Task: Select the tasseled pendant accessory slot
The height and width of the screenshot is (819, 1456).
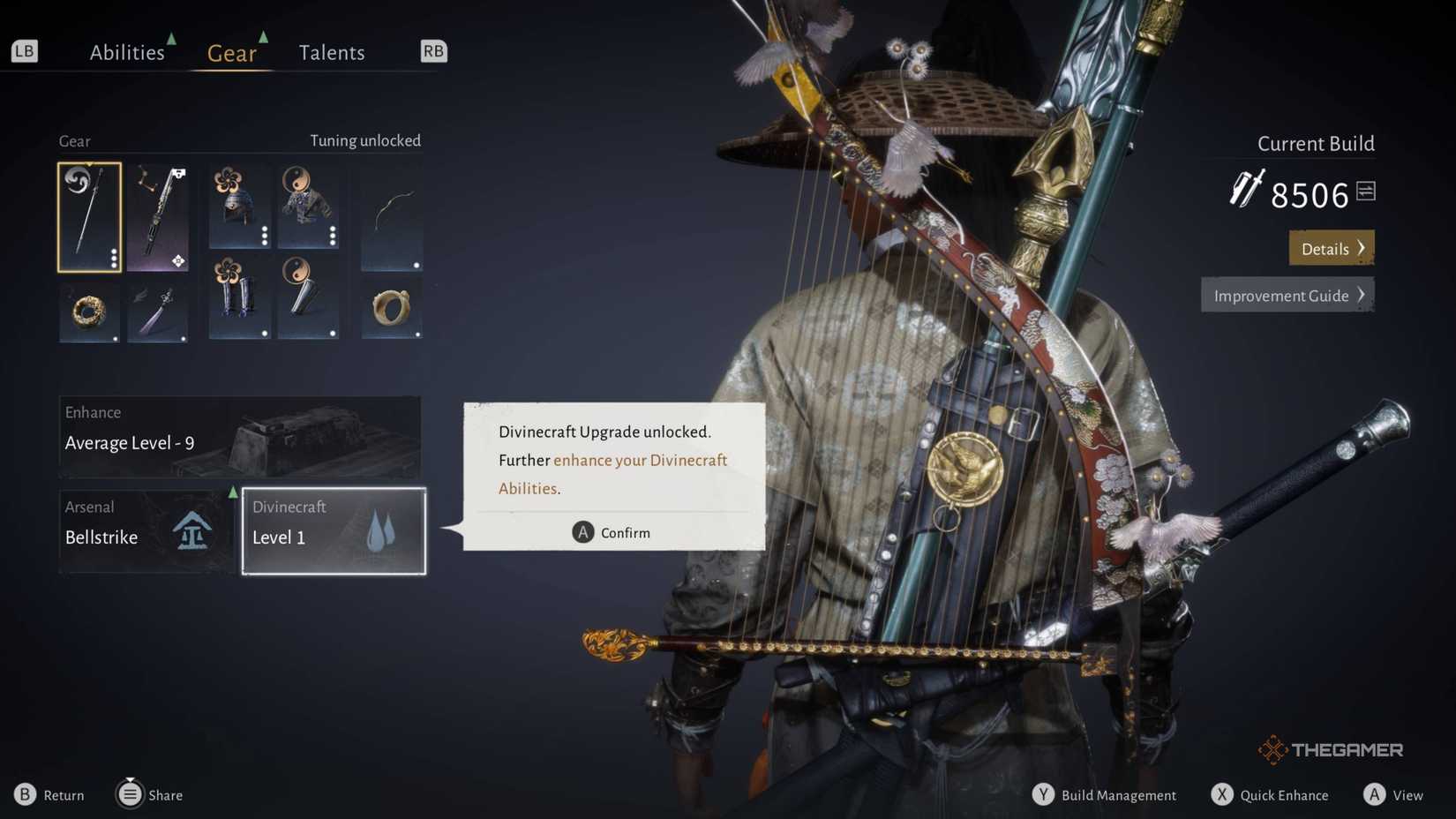Action: pos(158,312)
